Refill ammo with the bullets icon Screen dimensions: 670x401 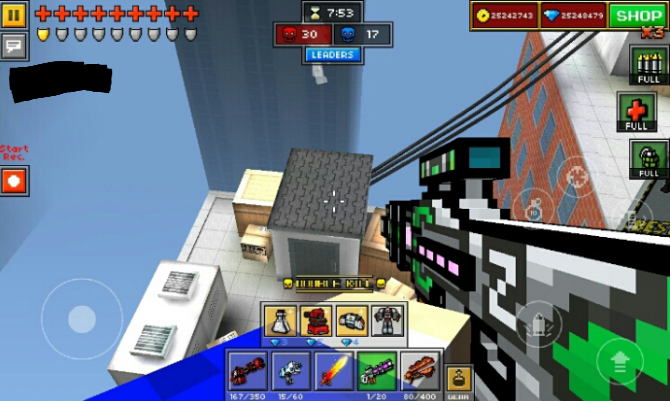pyautogui.click(x=649, y=70)
